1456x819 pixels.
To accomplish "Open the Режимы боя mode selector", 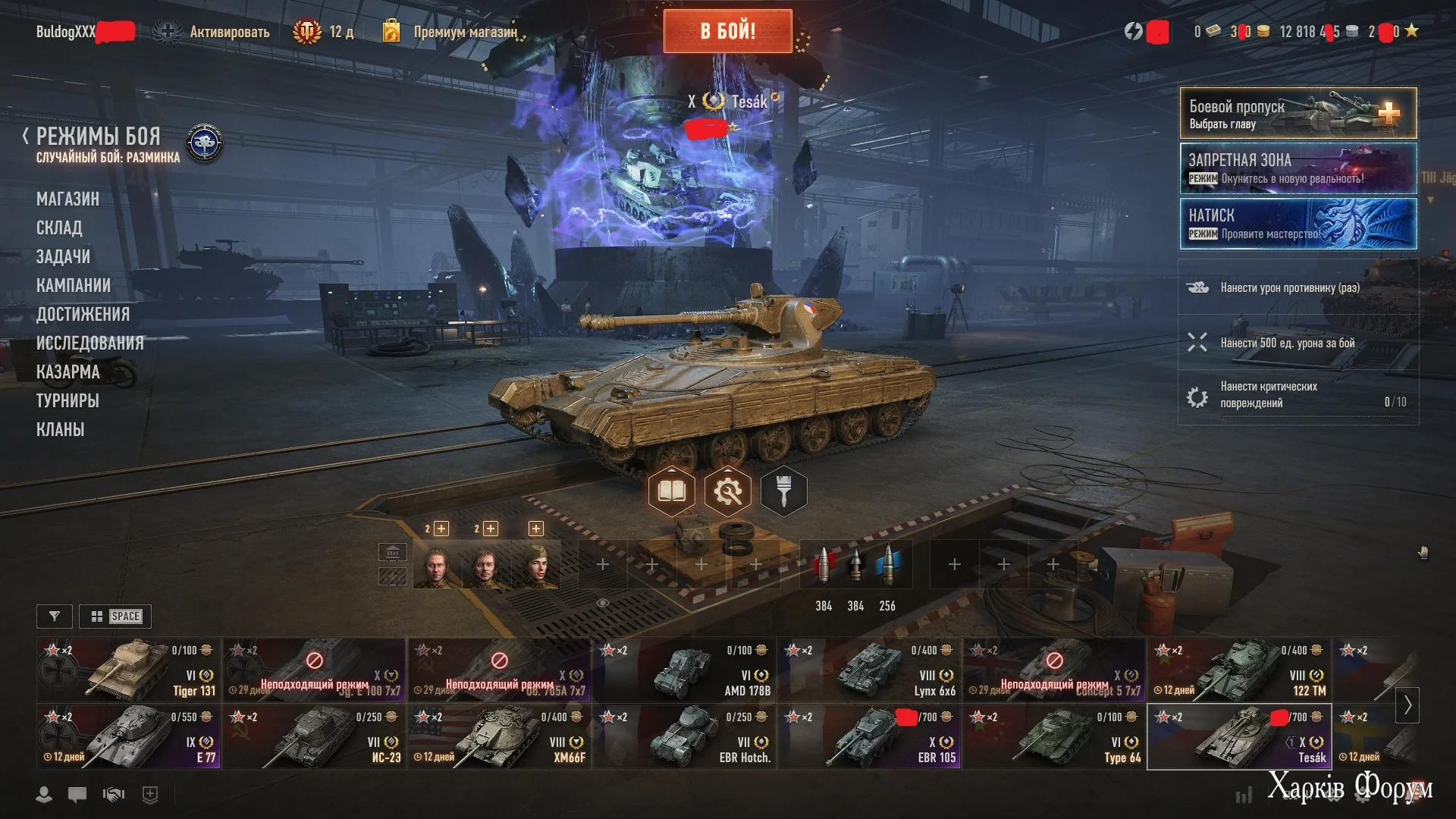I will pyautogui.click(x=99, y=137).
